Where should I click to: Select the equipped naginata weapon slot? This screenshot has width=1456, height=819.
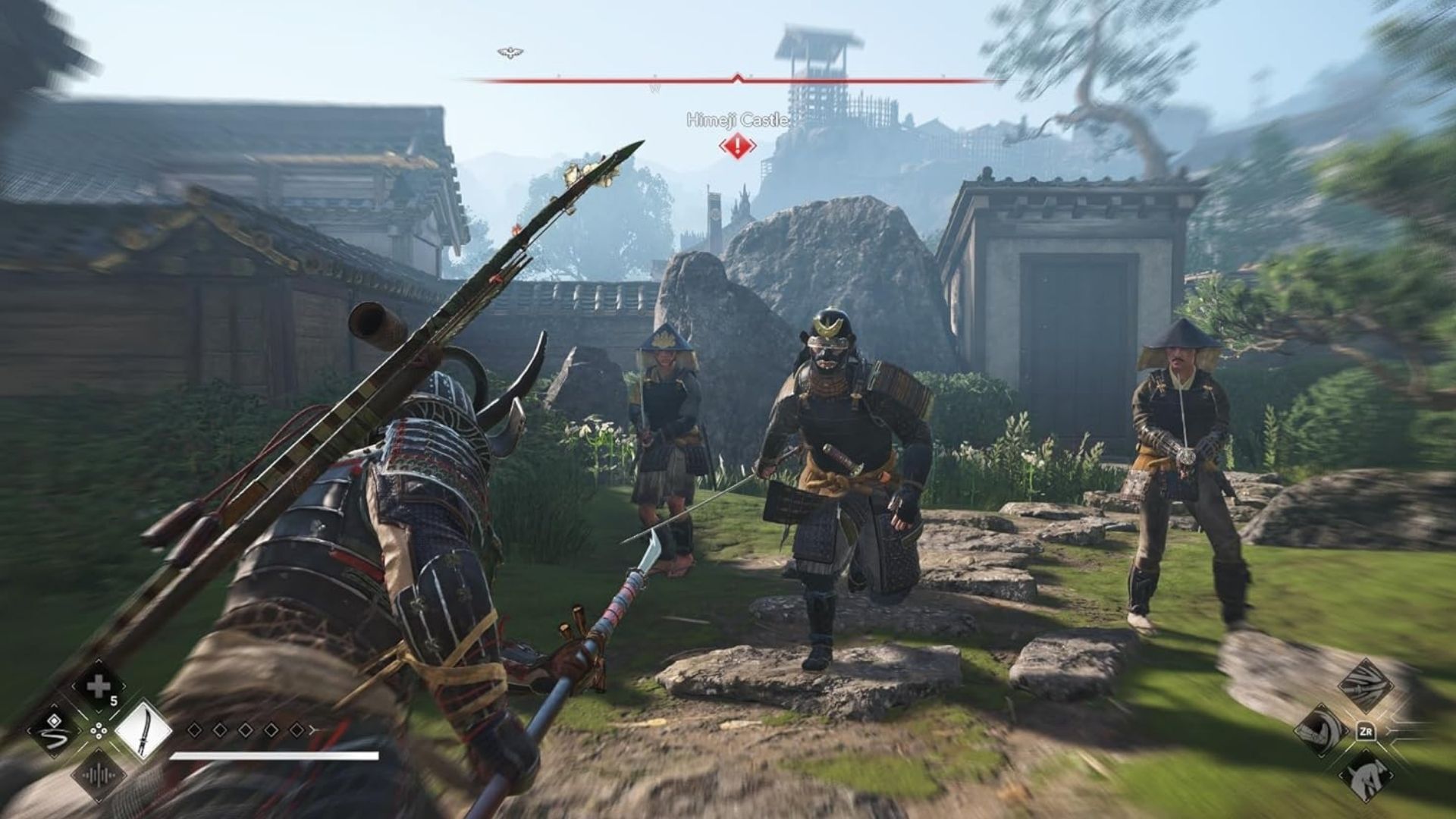click(143, 730)
